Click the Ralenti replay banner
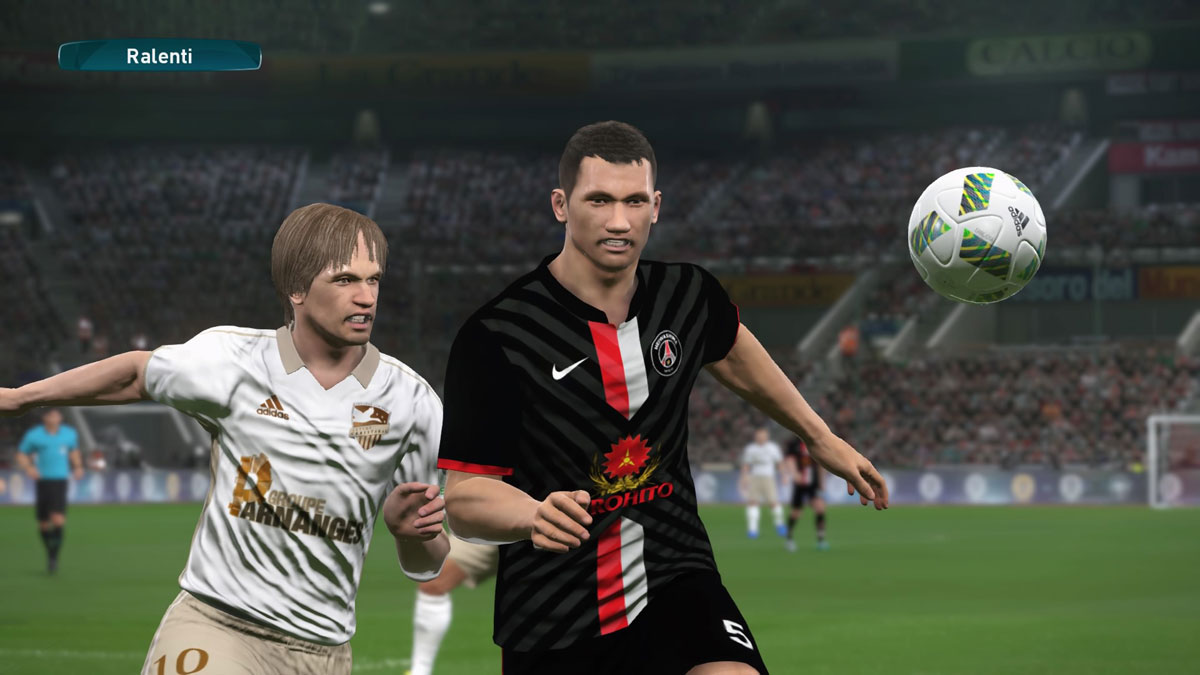 (160, 56)
